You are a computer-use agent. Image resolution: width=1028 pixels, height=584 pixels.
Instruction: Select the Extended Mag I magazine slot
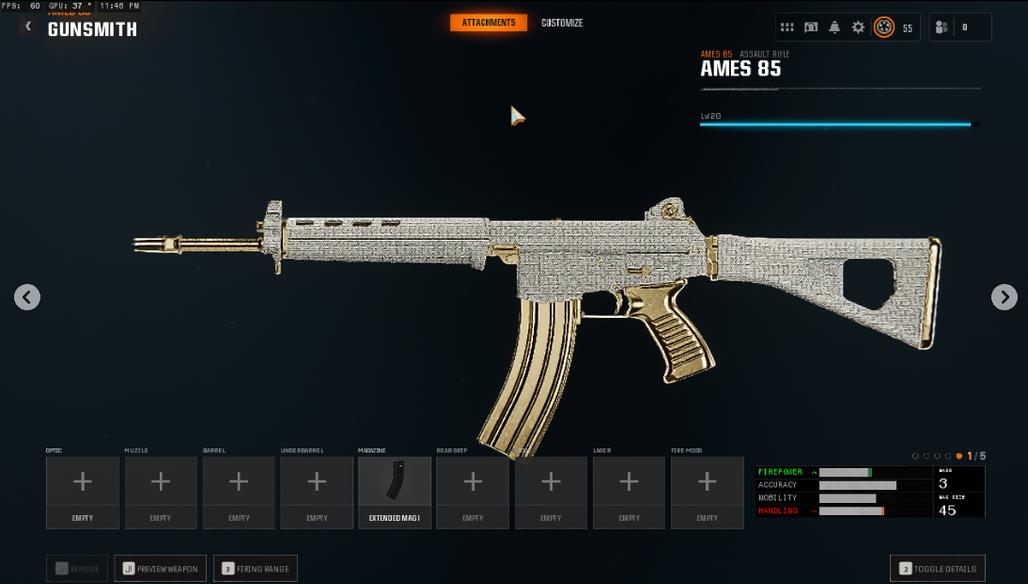pos(394,492)
